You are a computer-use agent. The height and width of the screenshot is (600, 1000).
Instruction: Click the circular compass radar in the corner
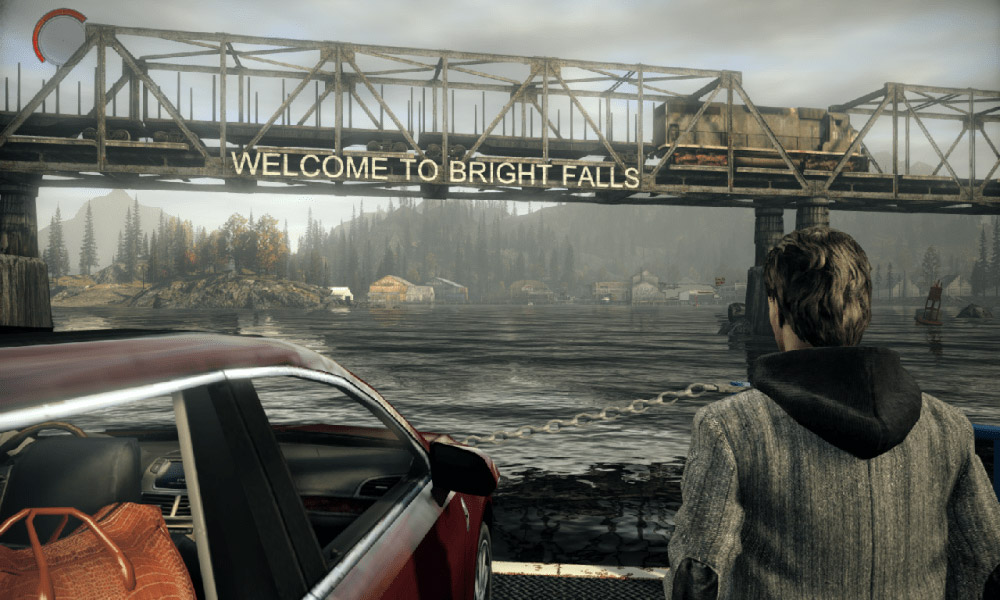(x=60, y=37)
